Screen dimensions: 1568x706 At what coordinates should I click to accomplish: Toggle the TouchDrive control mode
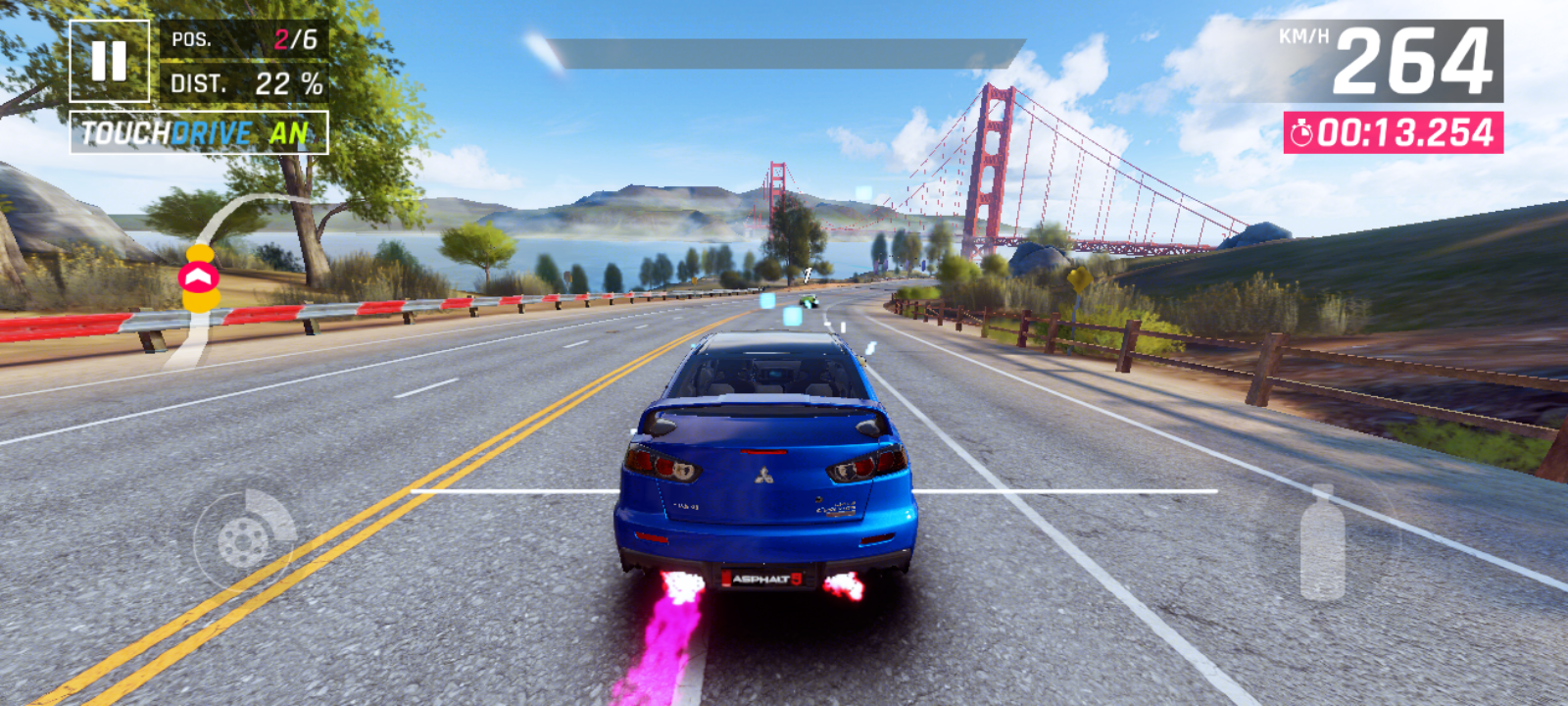(x=198, y=132)
